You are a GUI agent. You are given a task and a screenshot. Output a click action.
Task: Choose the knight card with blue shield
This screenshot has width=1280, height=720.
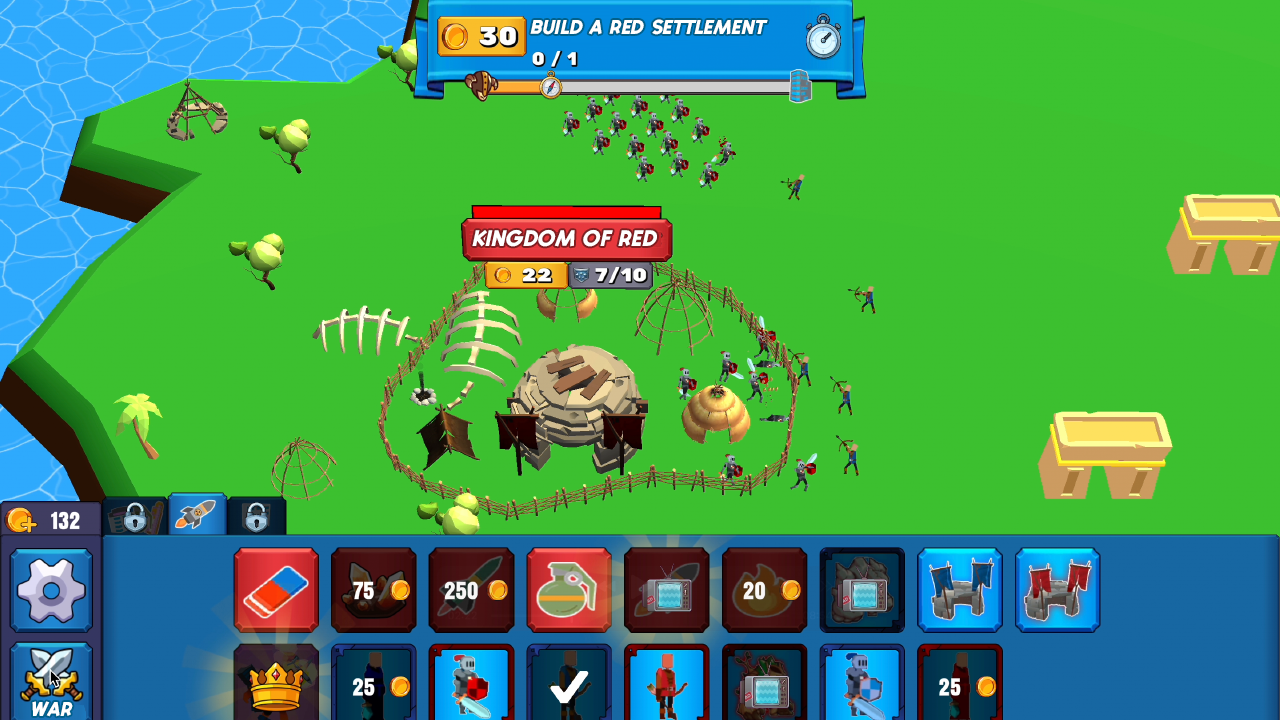click(x=860, y=690)
